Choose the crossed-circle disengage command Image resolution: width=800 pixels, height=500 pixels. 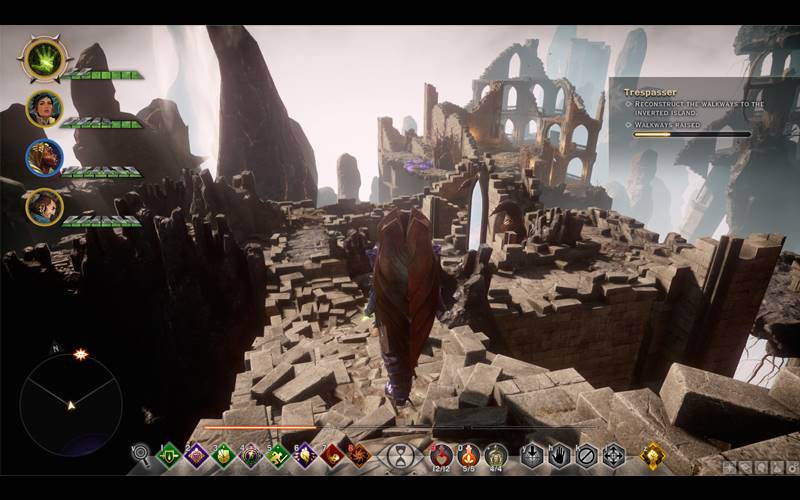pyautogui.click(x=587, y=456)
